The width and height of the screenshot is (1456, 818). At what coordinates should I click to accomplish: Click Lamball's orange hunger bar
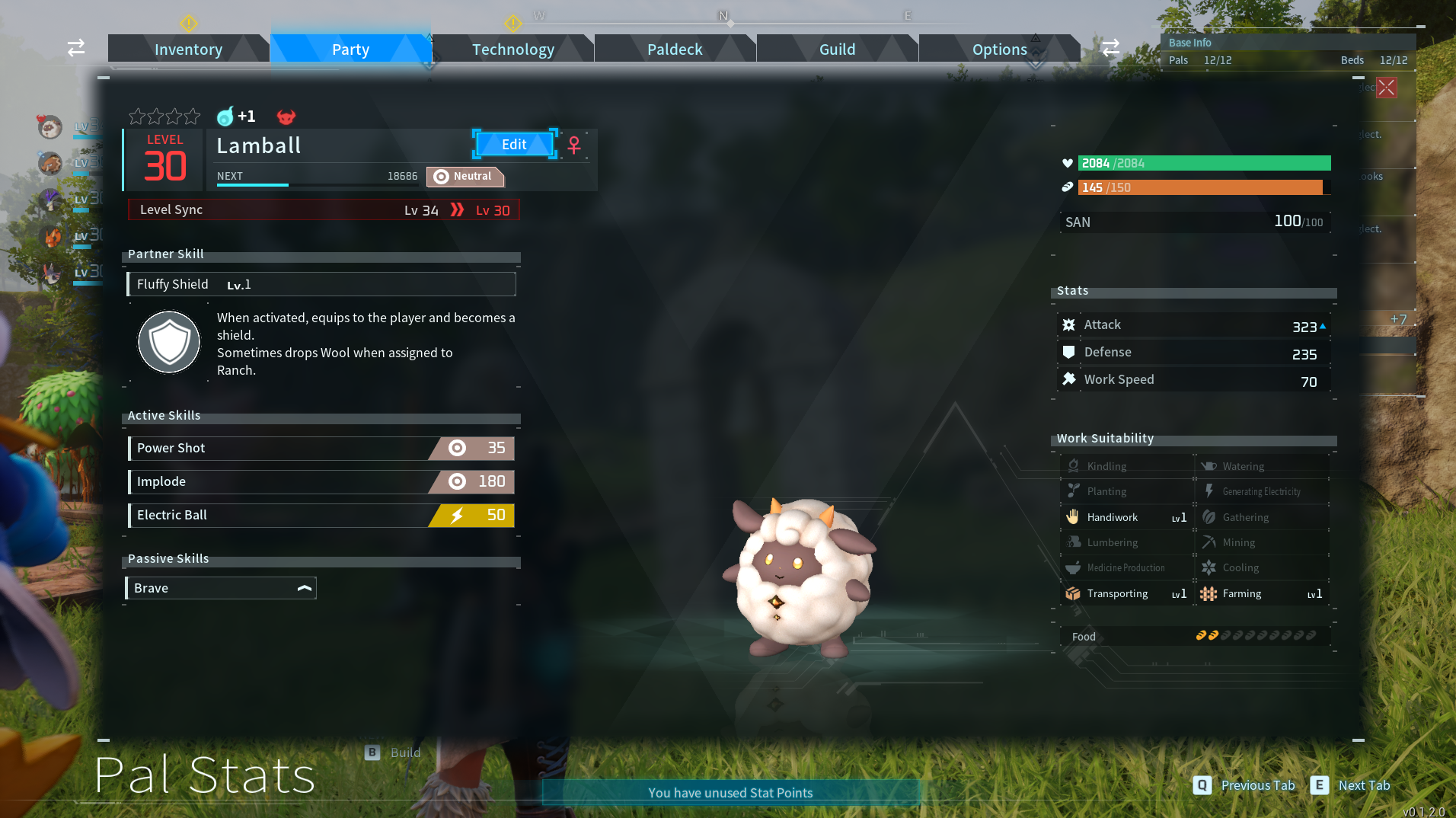pos(1203,187)
